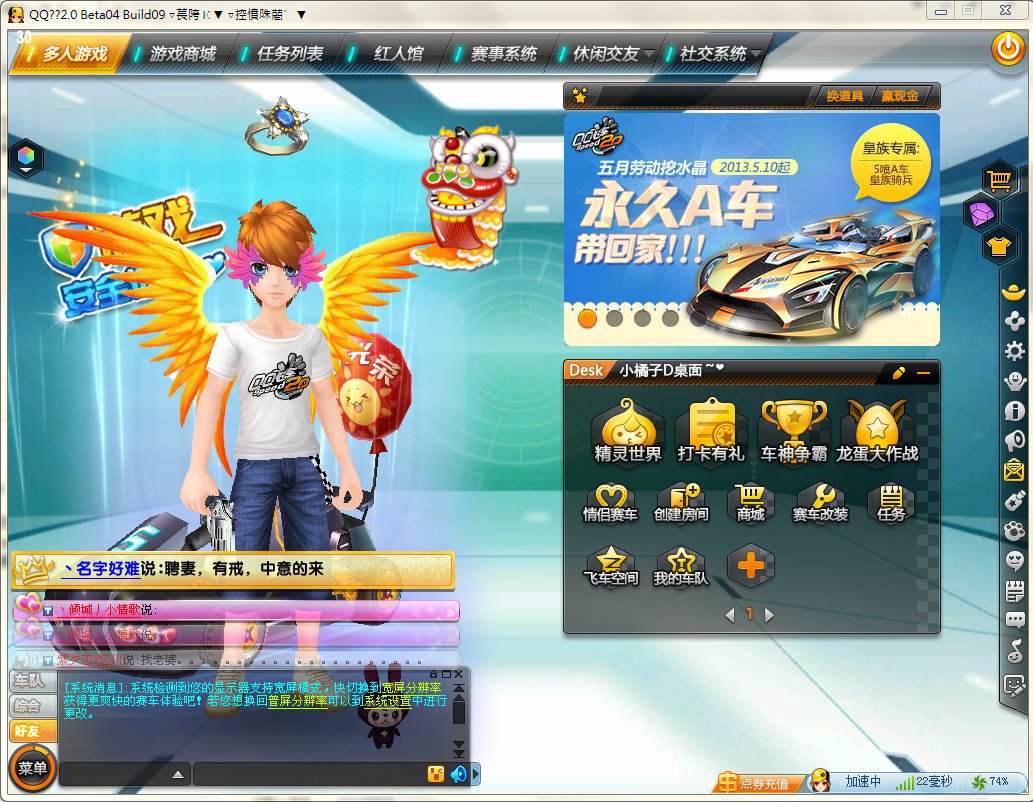Viewport: 1033px width, 802px height.
Task: Launch 车神争霸 trophy icon
Action: pyautogui.click(x=794, y=430)
